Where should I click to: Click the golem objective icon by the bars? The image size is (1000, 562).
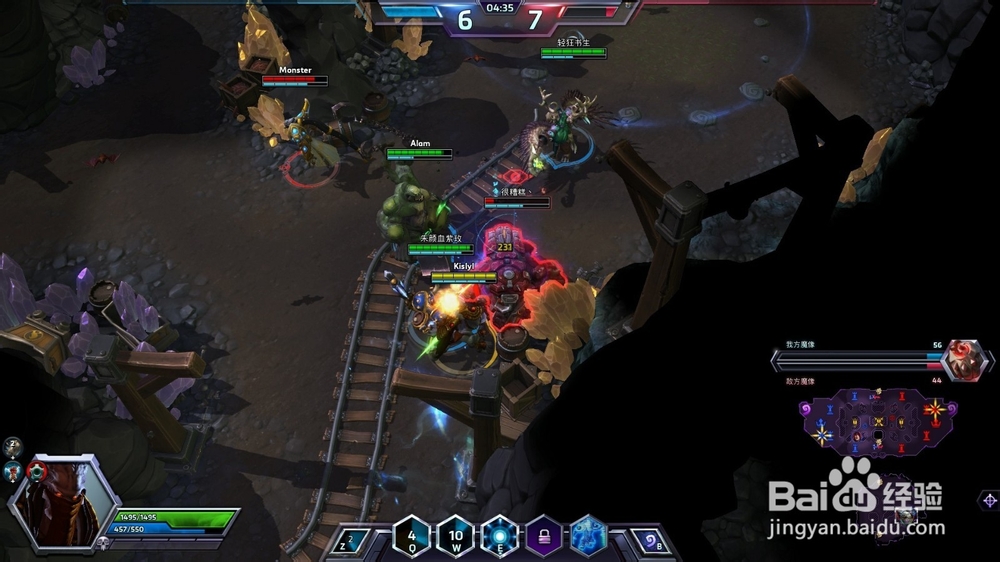[965, 357]
